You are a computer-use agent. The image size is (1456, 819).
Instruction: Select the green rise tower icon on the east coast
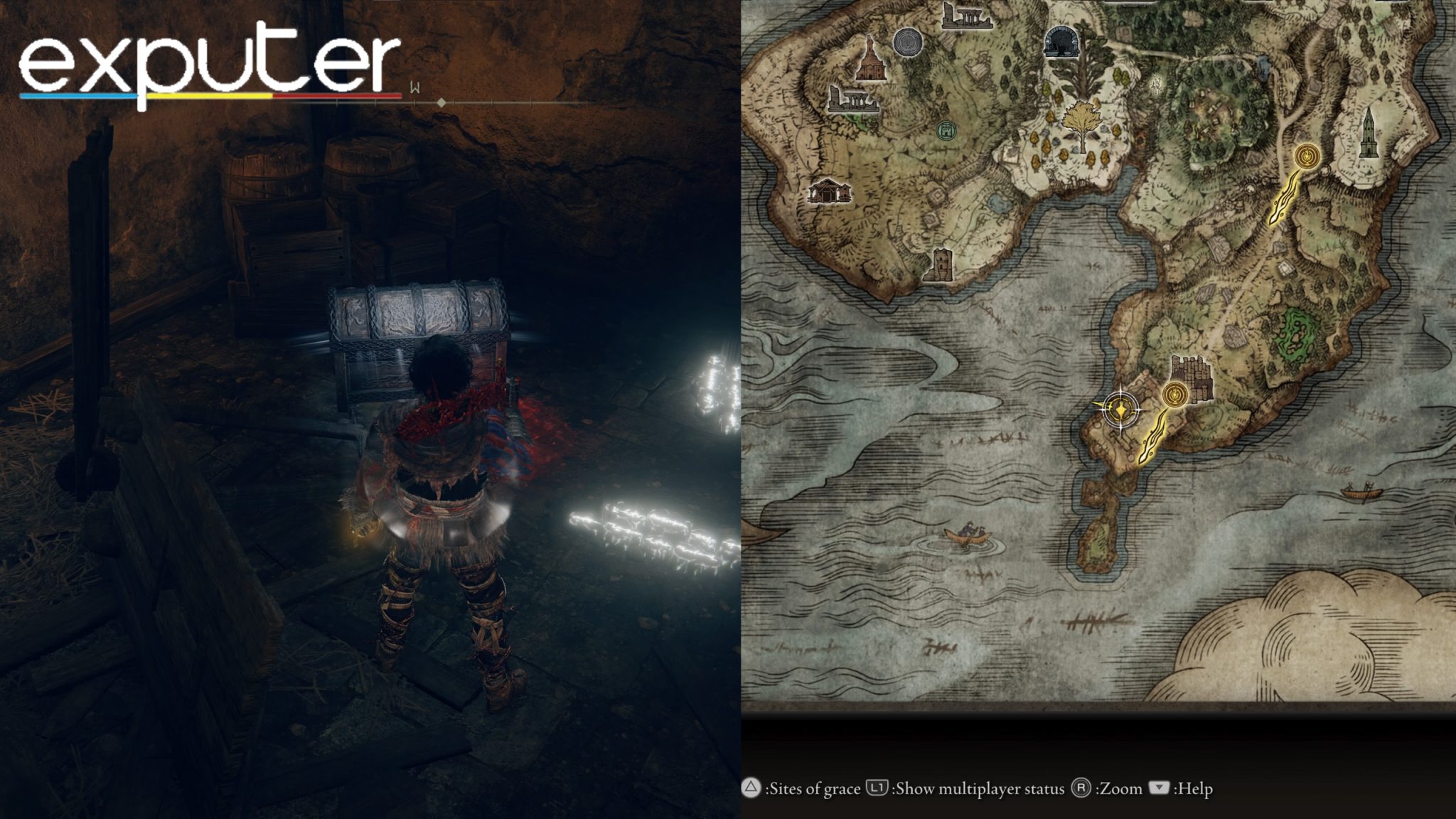[x=1369, y=135]
